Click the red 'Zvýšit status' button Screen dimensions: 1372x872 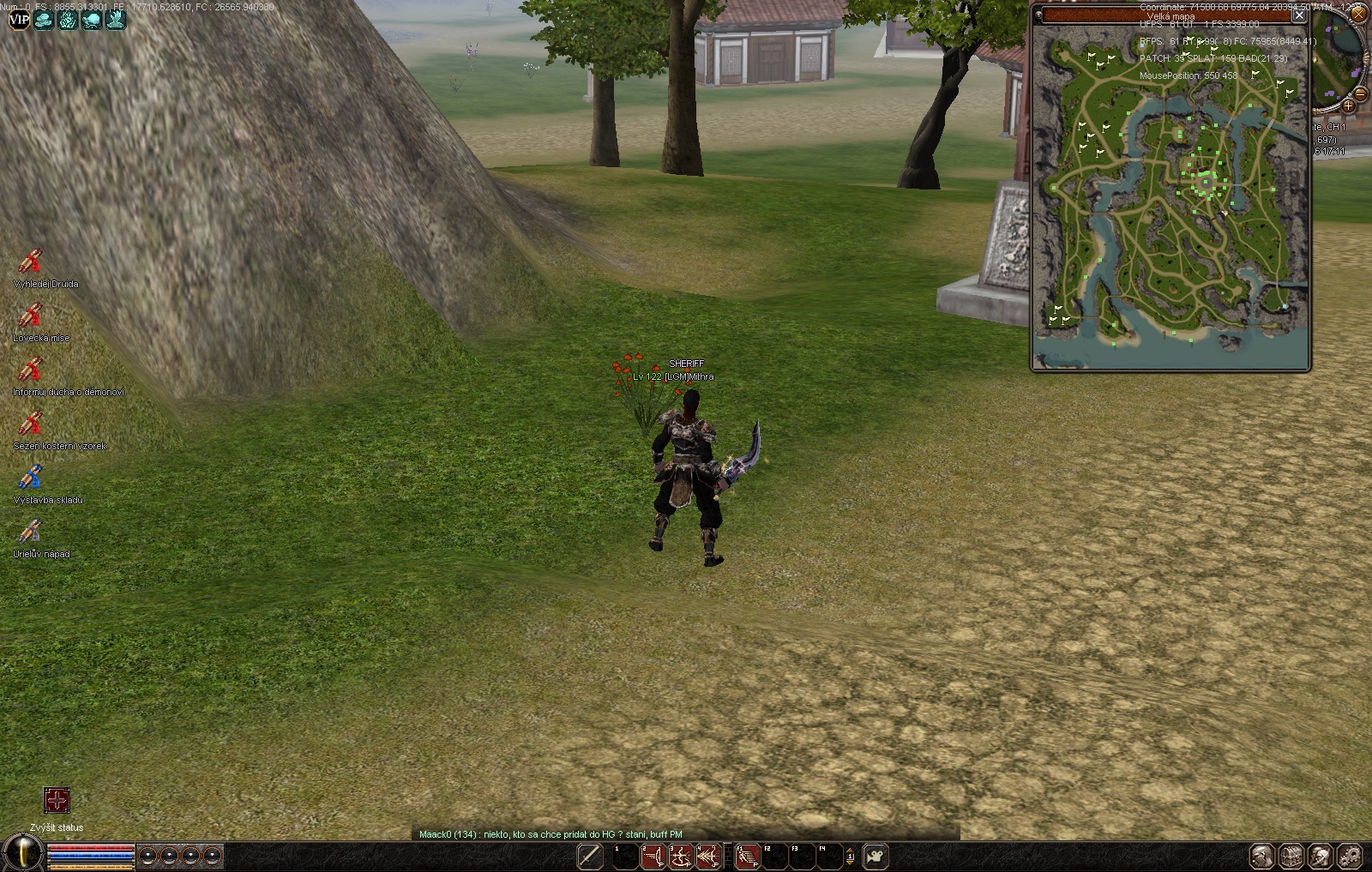57,801
